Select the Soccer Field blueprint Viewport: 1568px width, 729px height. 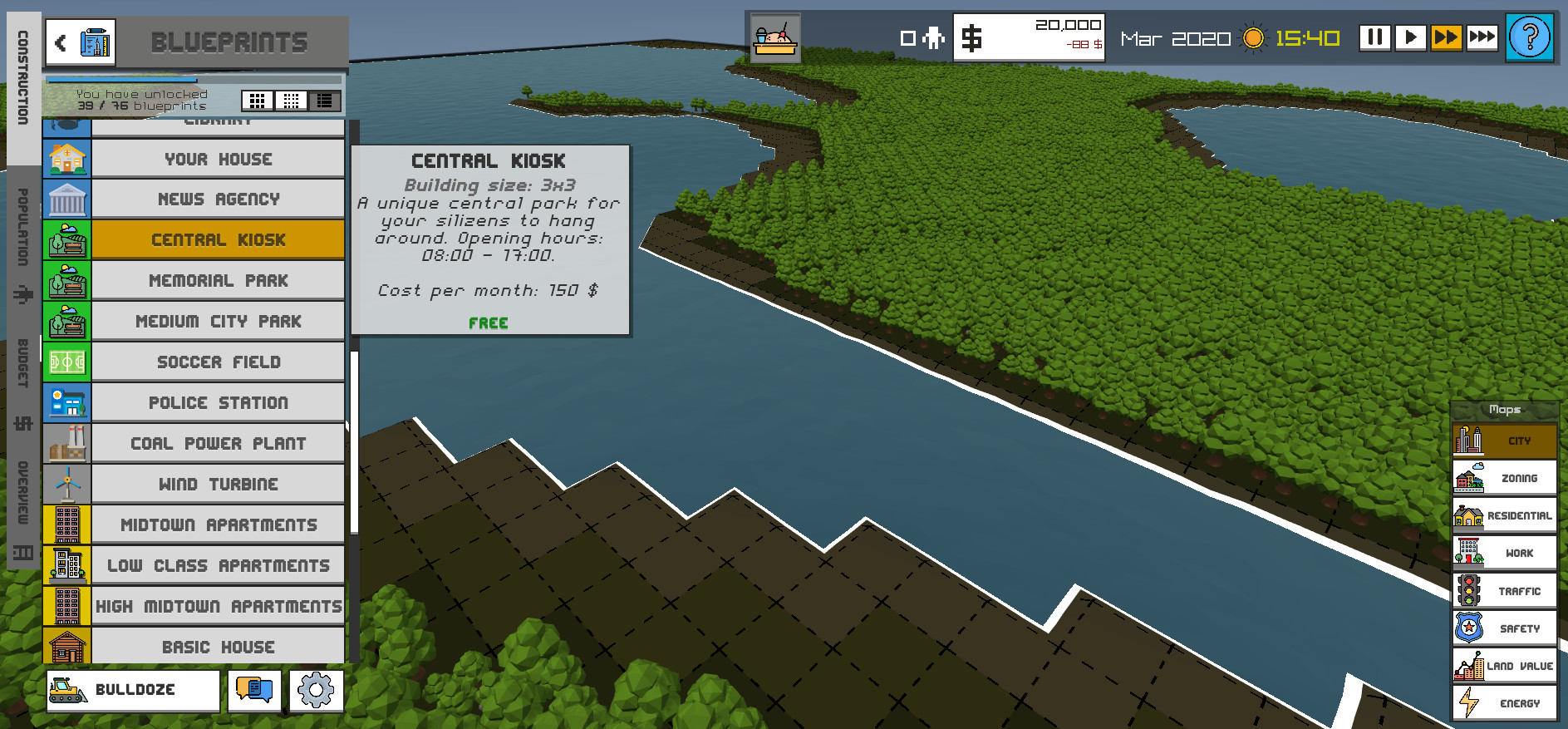point(218,362)
